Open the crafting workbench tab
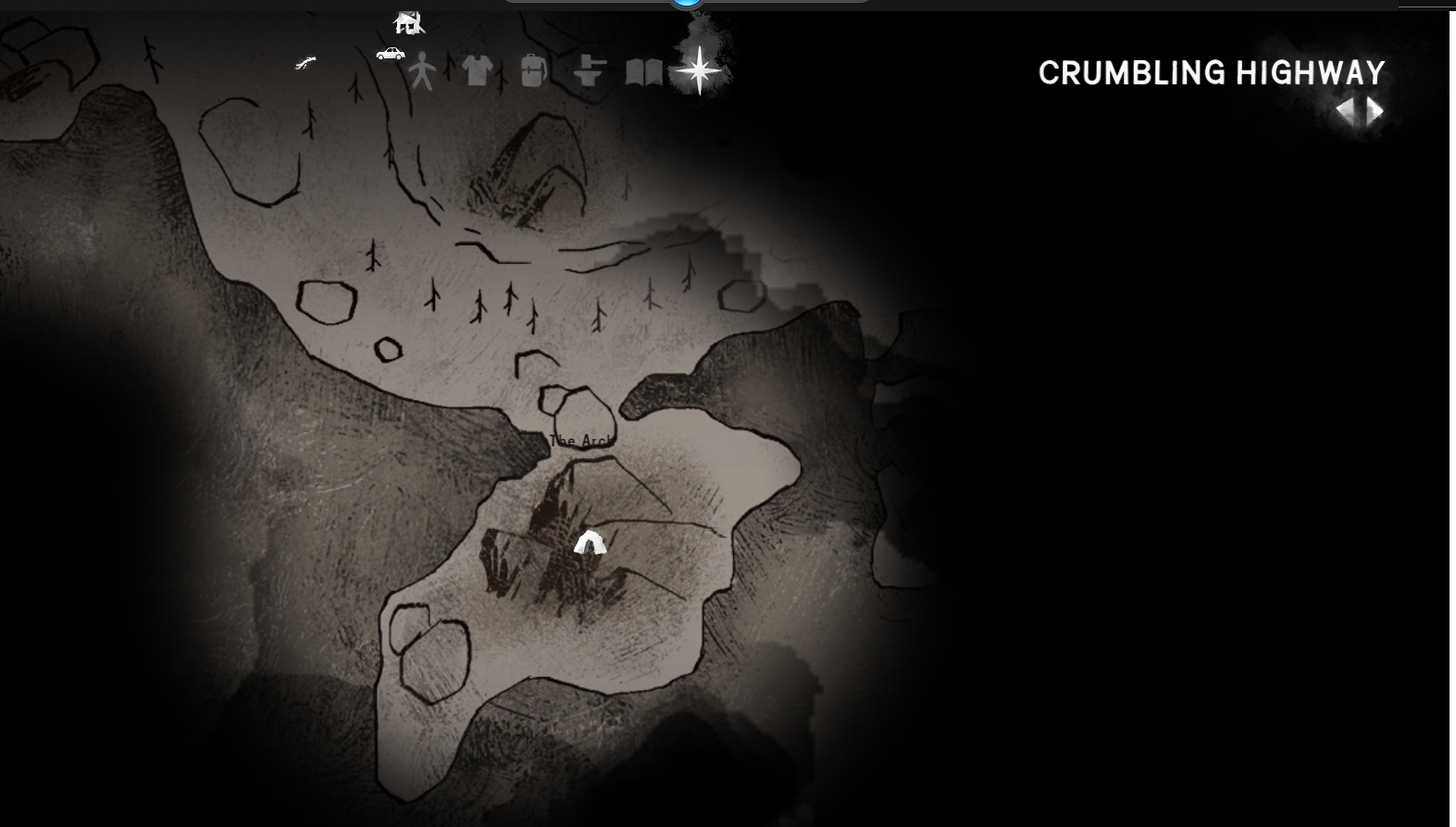This screenshot has width=1456, height=827. click(589, 70)
